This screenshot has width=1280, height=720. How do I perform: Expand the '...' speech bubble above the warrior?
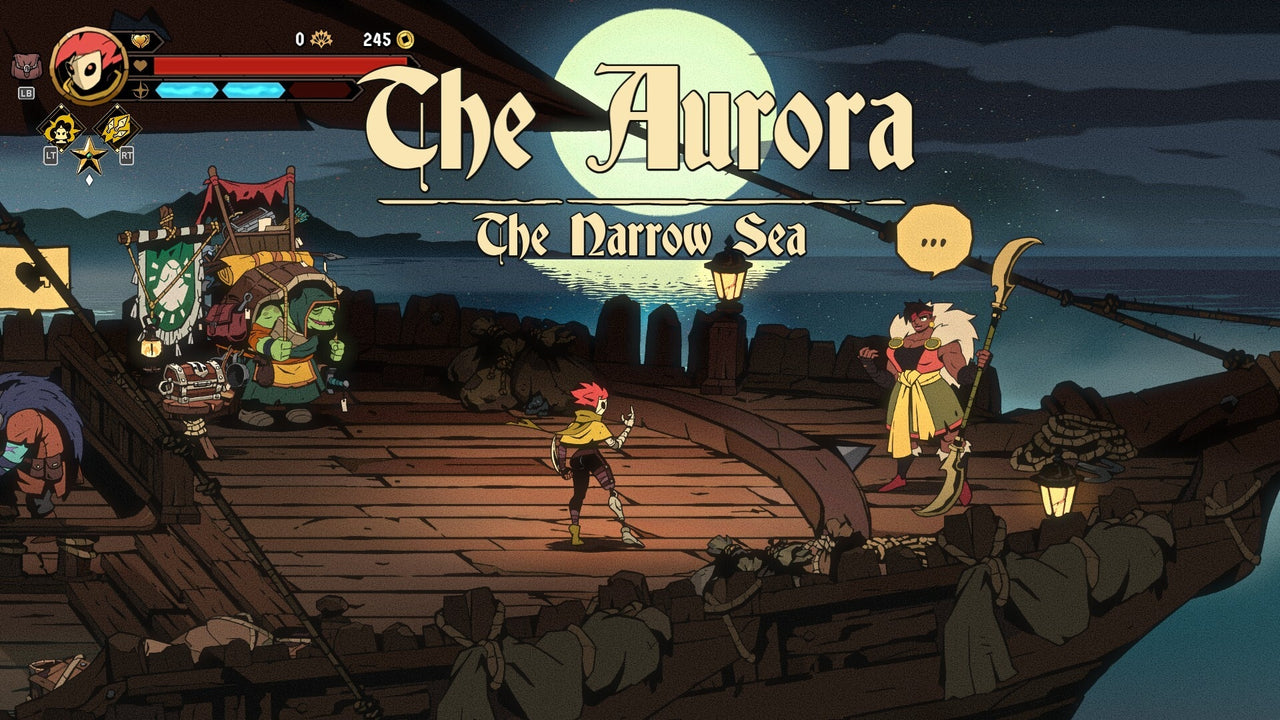pos(935,237)
